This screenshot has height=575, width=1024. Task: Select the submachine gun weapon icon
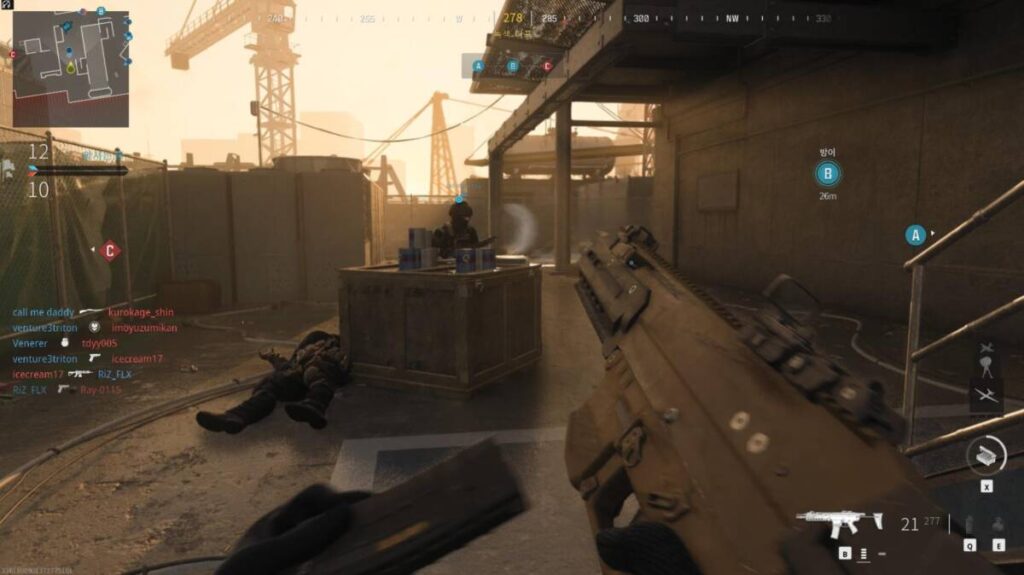click(x=840, y=522)
